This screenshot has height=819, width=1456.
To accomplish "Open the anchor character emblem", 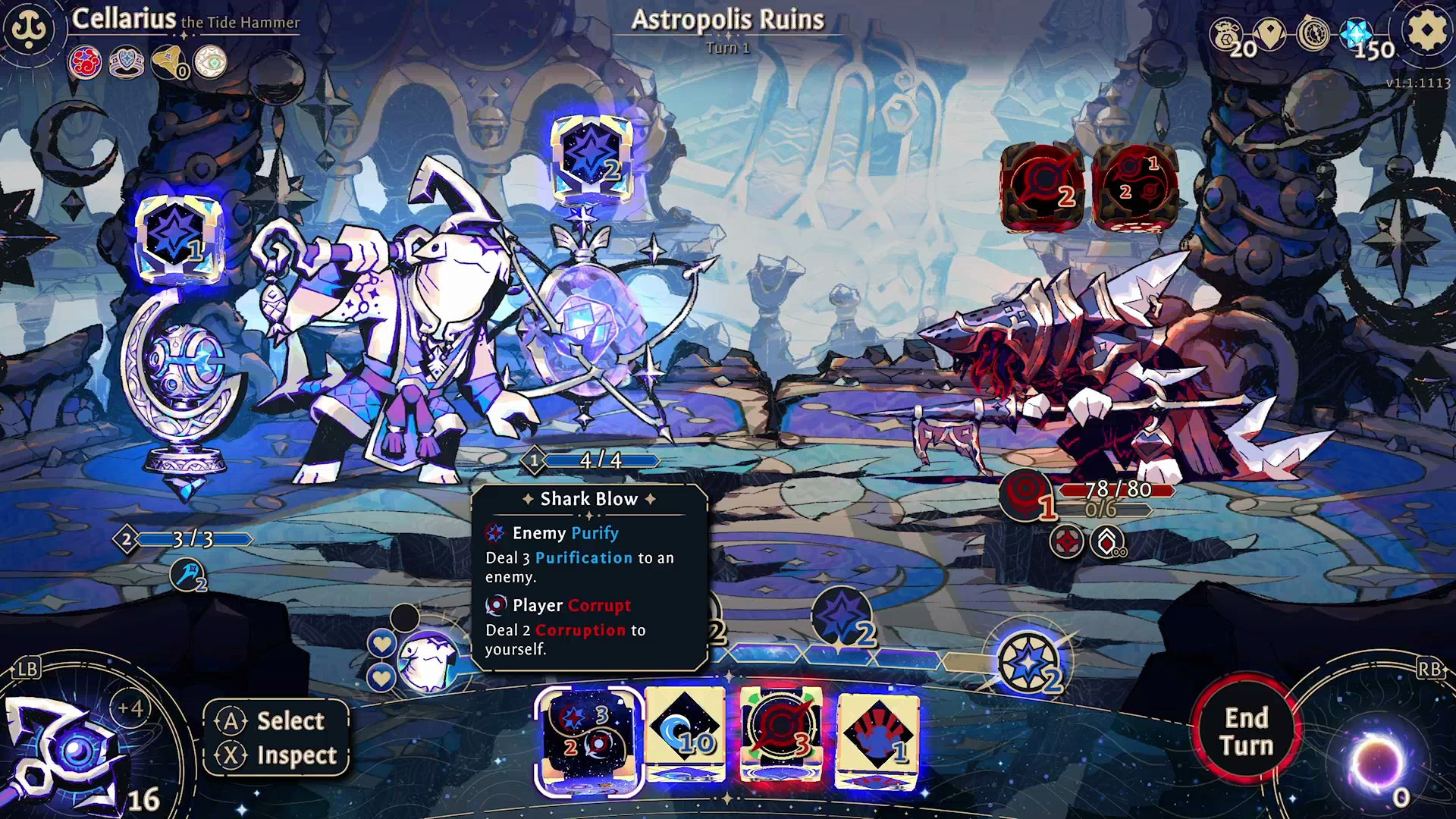I will tap(30, 30).
